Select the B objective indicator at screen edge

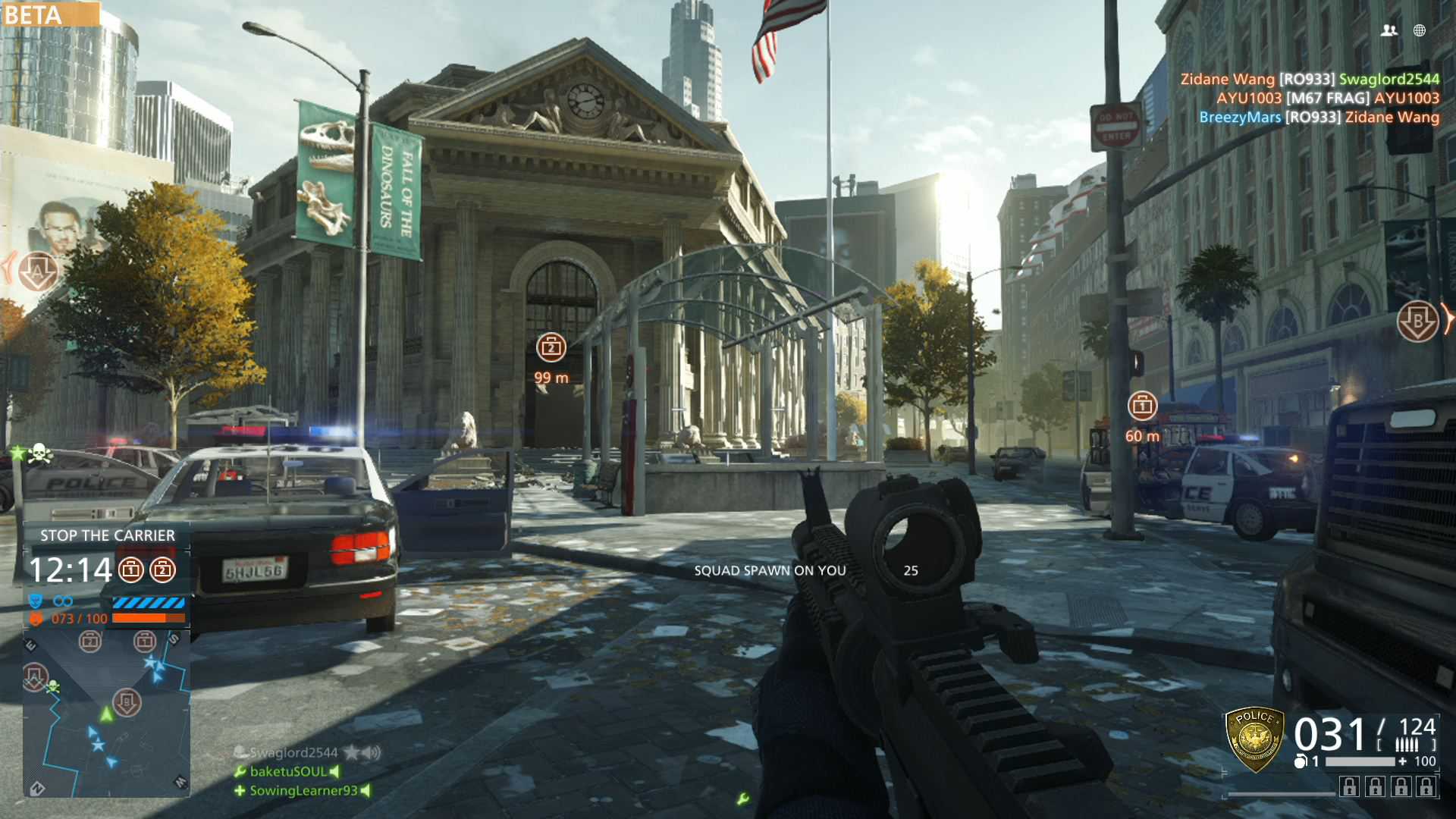tap(1417, 322)
